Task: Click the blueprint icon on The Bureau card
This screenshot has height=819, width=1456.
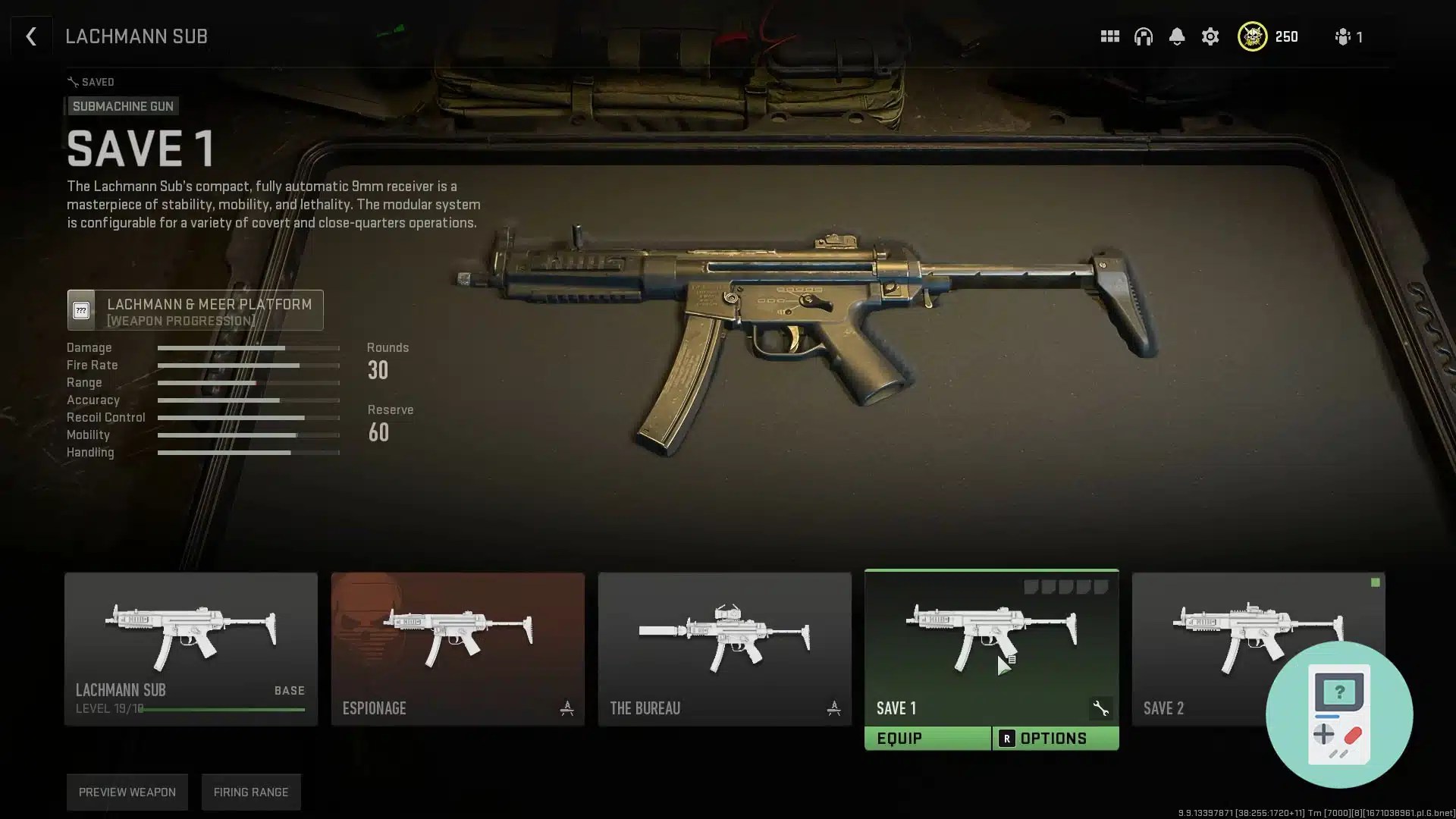Action: (835, 707)
